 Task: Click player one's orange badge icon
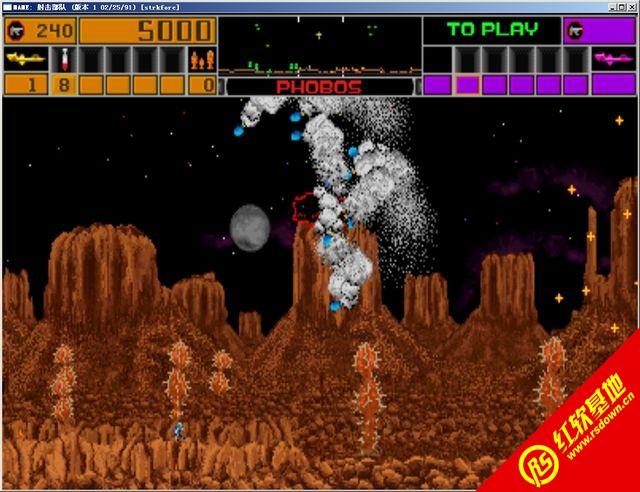tap(17, 30)
